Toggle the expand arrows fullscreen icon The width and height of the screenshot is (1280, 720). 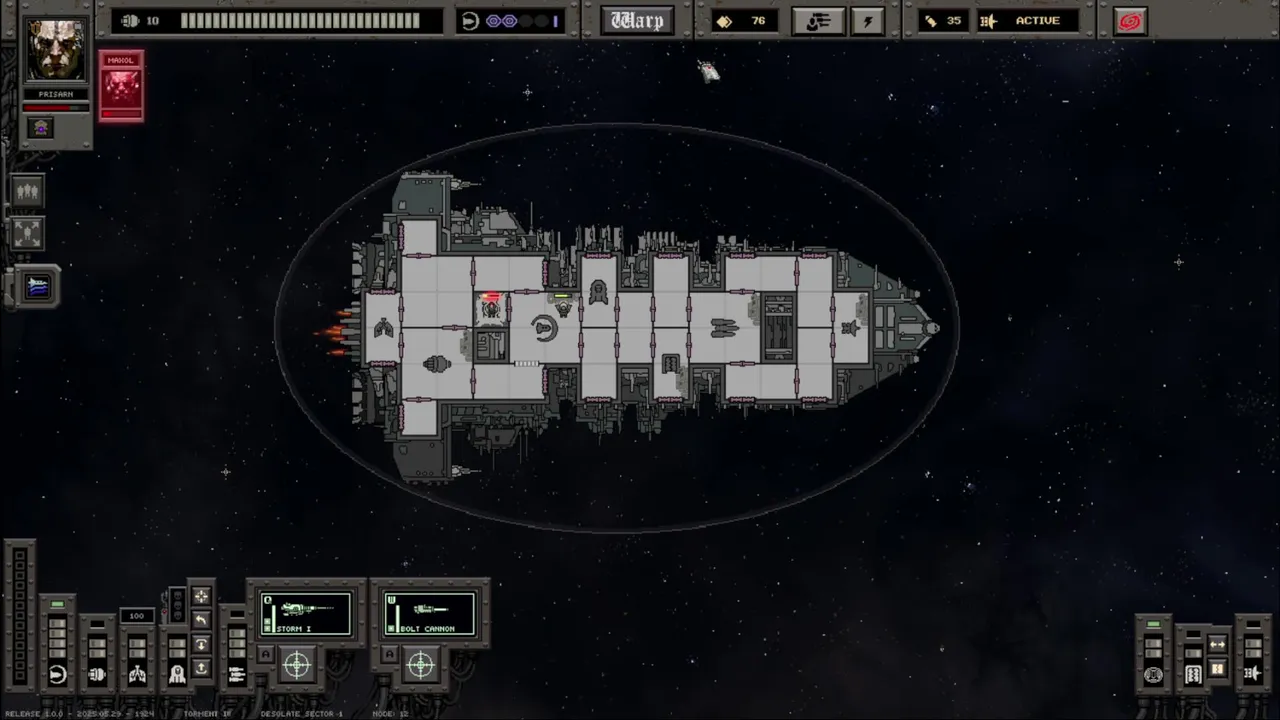point(27,233)
